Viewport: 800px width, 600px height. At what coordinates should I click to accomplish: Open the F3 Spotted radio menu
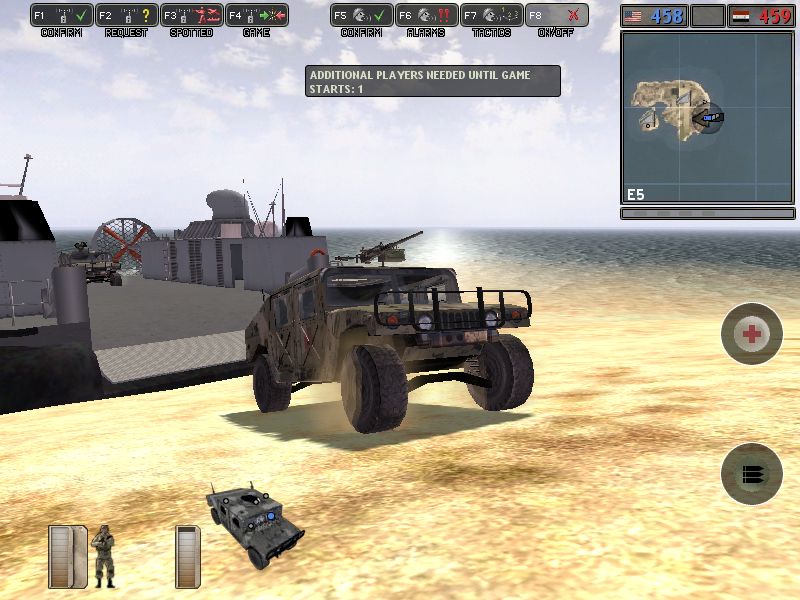tap(191, 16)
